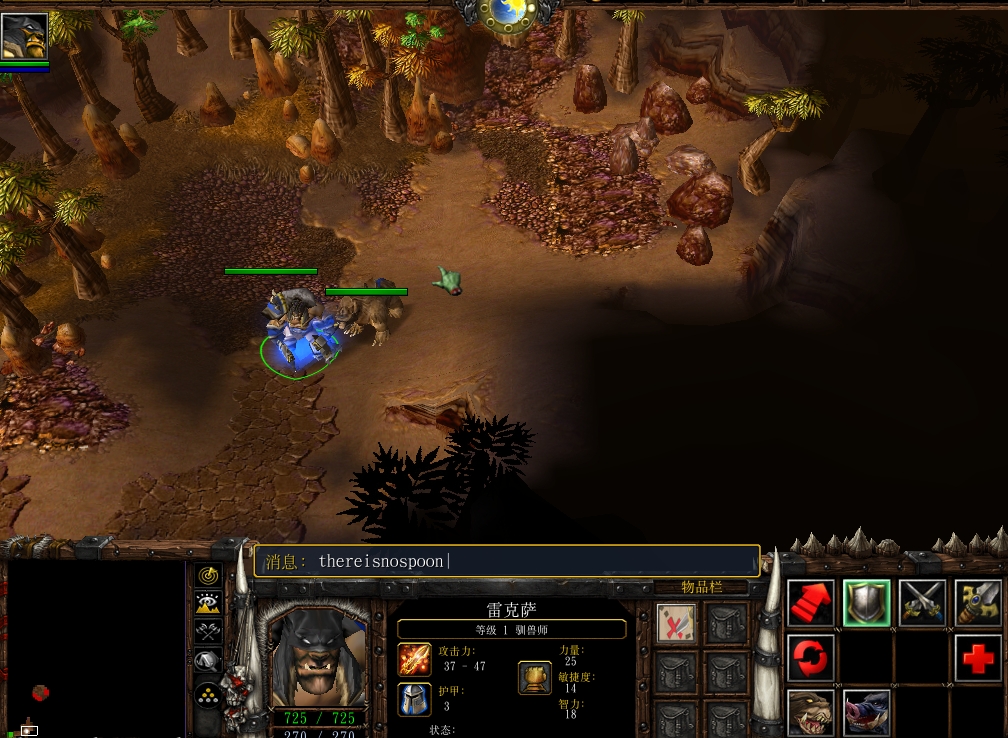Toggle minimap terrain display eye button
This screenshot has width=1008, height=738.
208,603
